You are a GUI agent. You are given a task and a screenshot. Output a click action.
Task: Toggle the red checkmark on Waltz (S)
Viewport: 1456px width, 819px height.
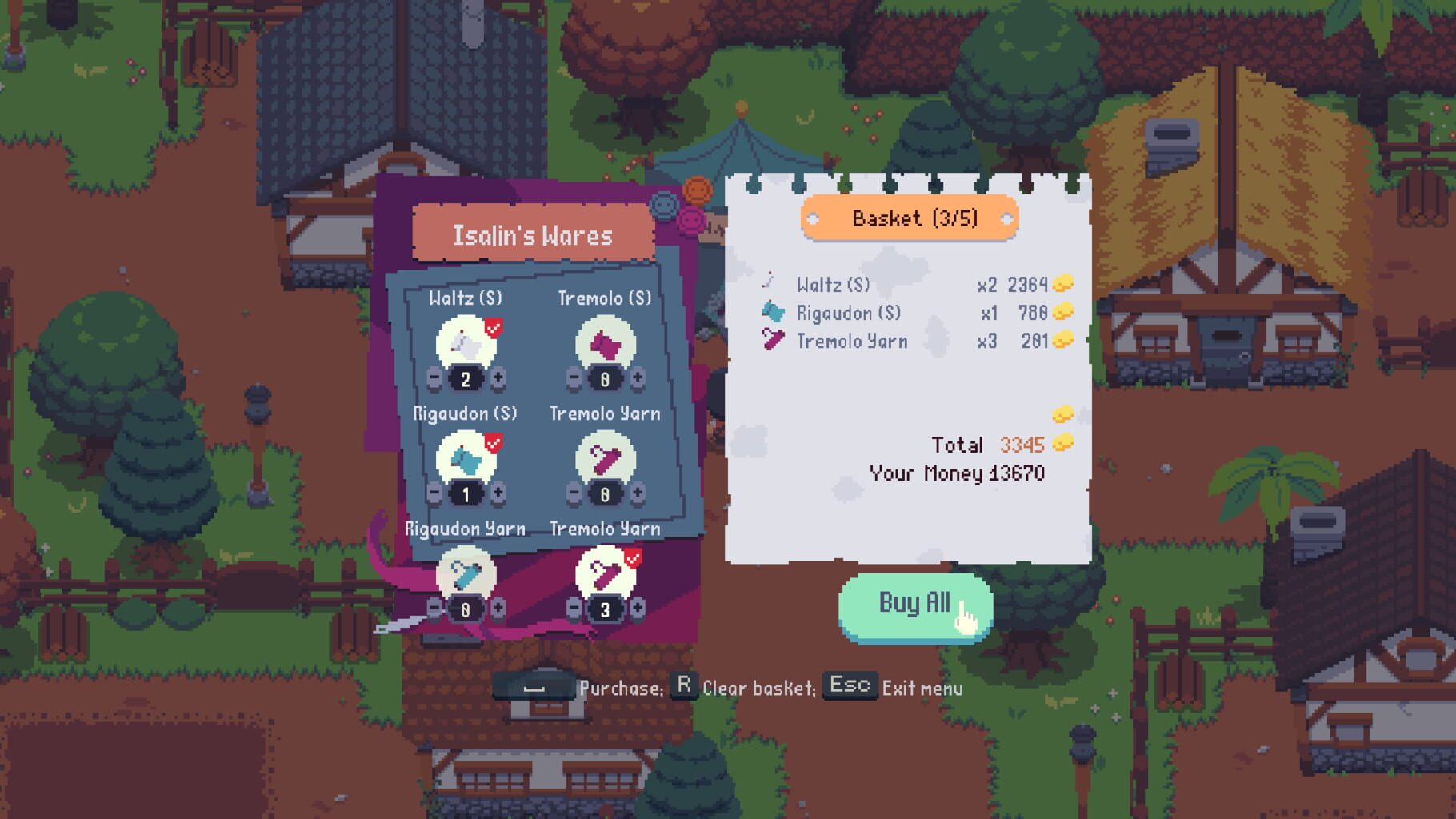[494, 326]
